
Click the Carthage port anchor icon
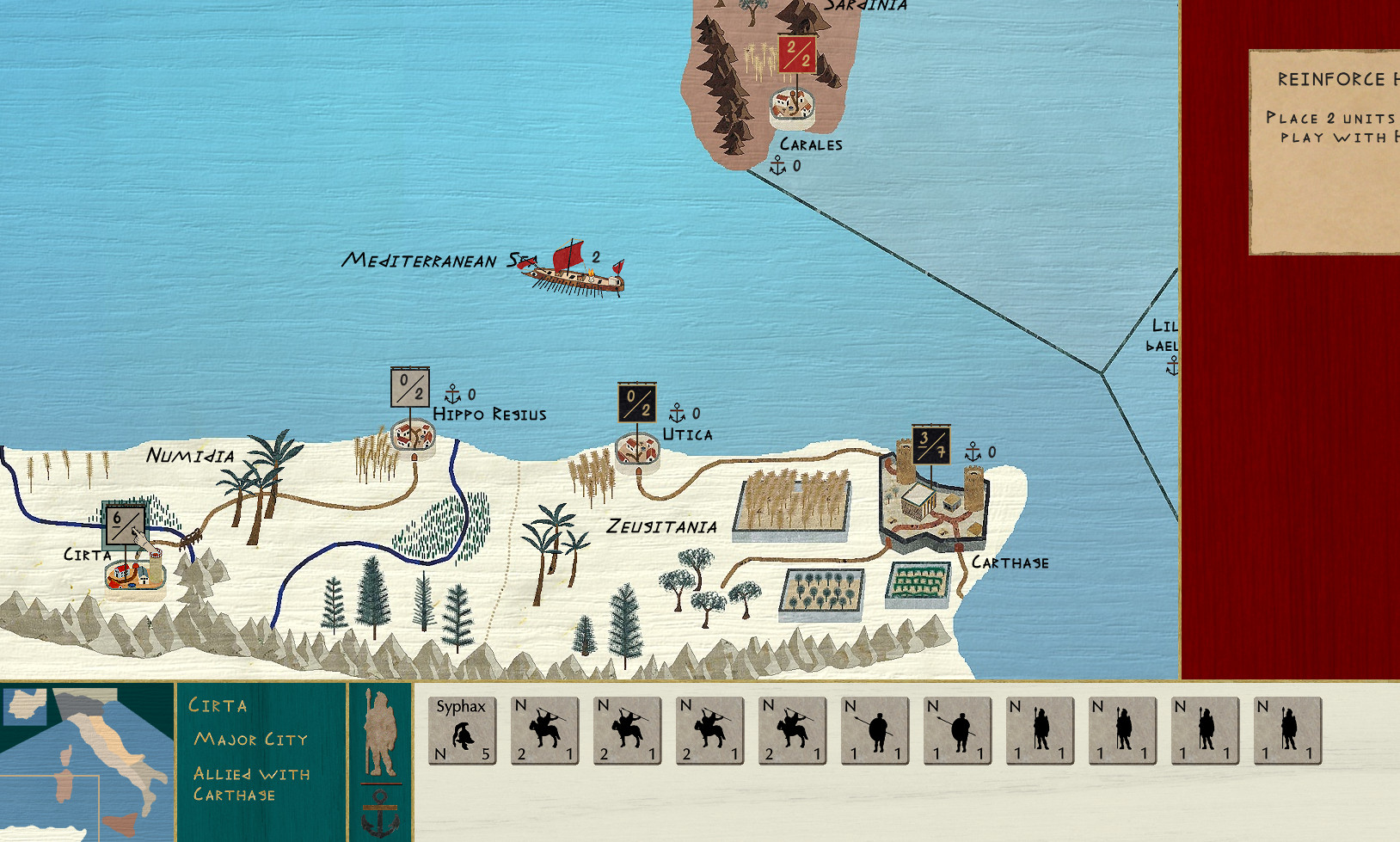tap(973, 452)
